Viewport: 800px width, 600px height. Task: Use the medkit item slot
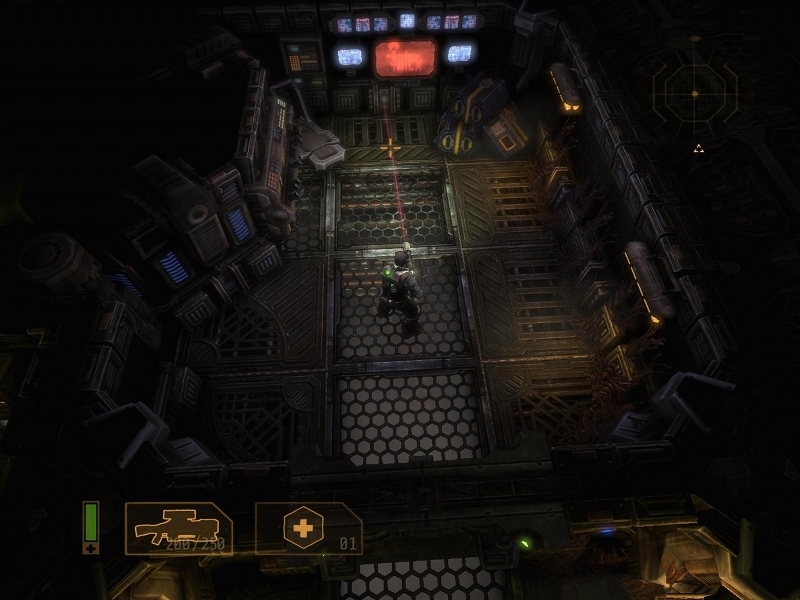(307, 527)
